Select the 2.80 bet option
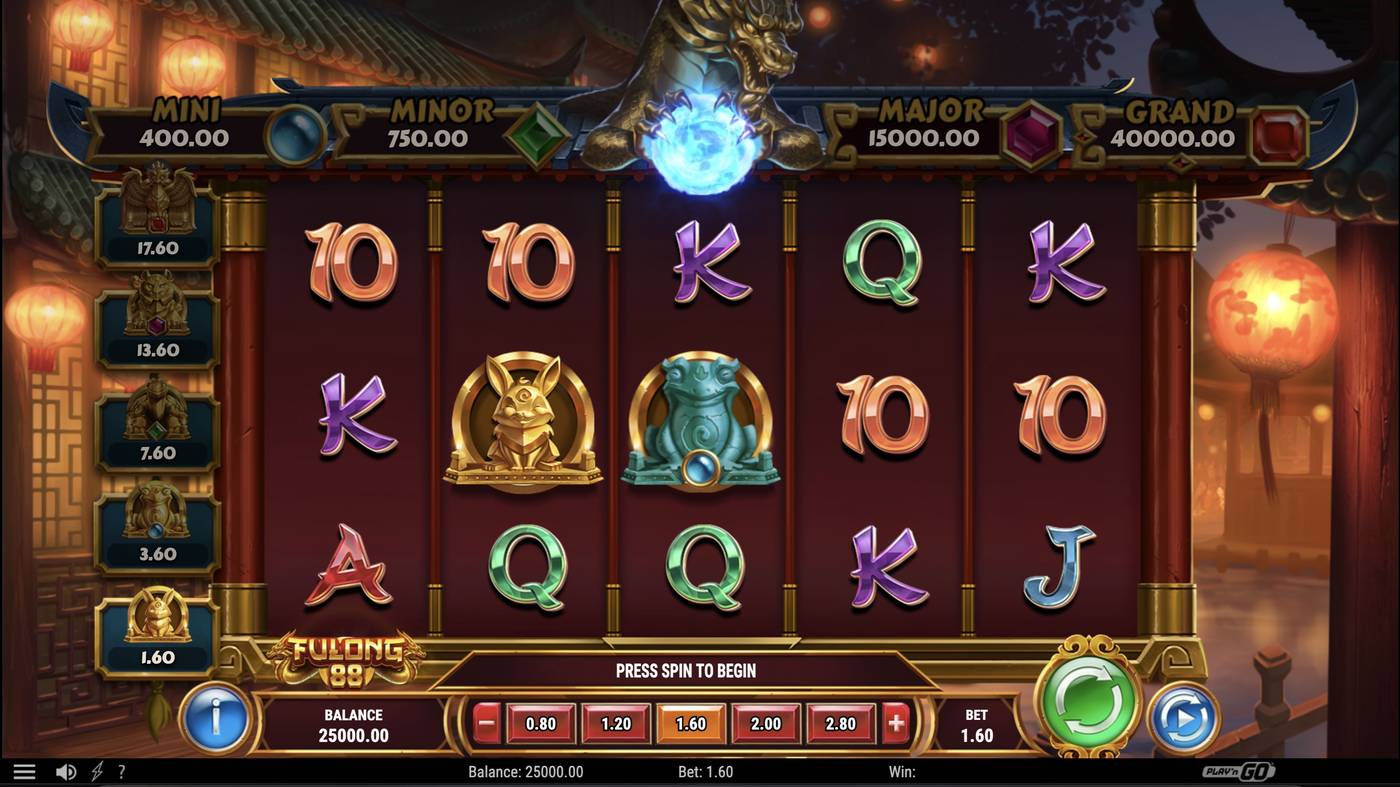1400x787 pixels. pos(840,723)
